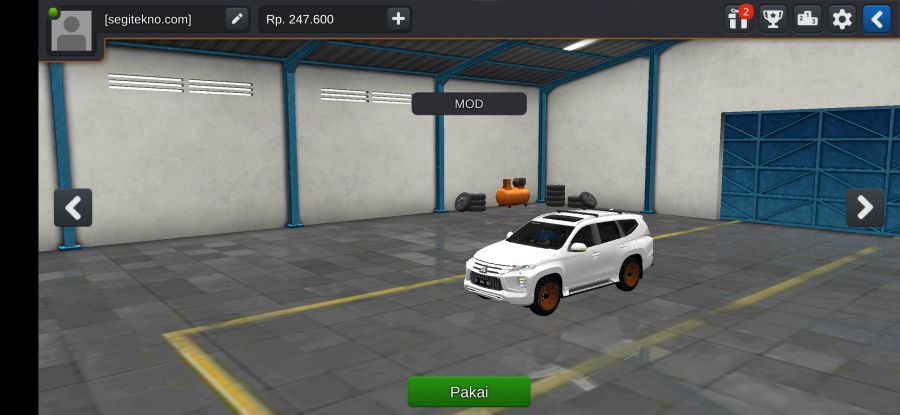Image resolution: width=900 pixels, height=415 pixels.
Task: Edit the player name with pencil icon
Action: 236,19
